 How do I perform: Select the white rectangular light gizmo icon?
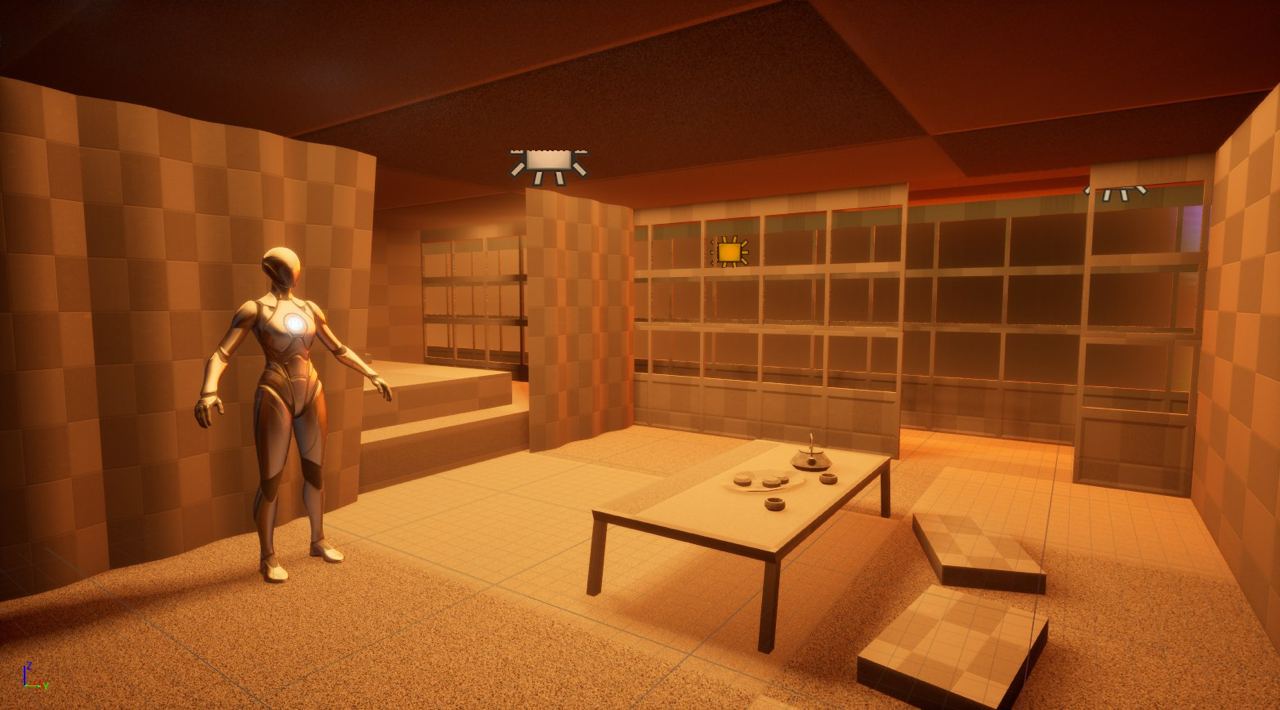(x=548, y=162)
